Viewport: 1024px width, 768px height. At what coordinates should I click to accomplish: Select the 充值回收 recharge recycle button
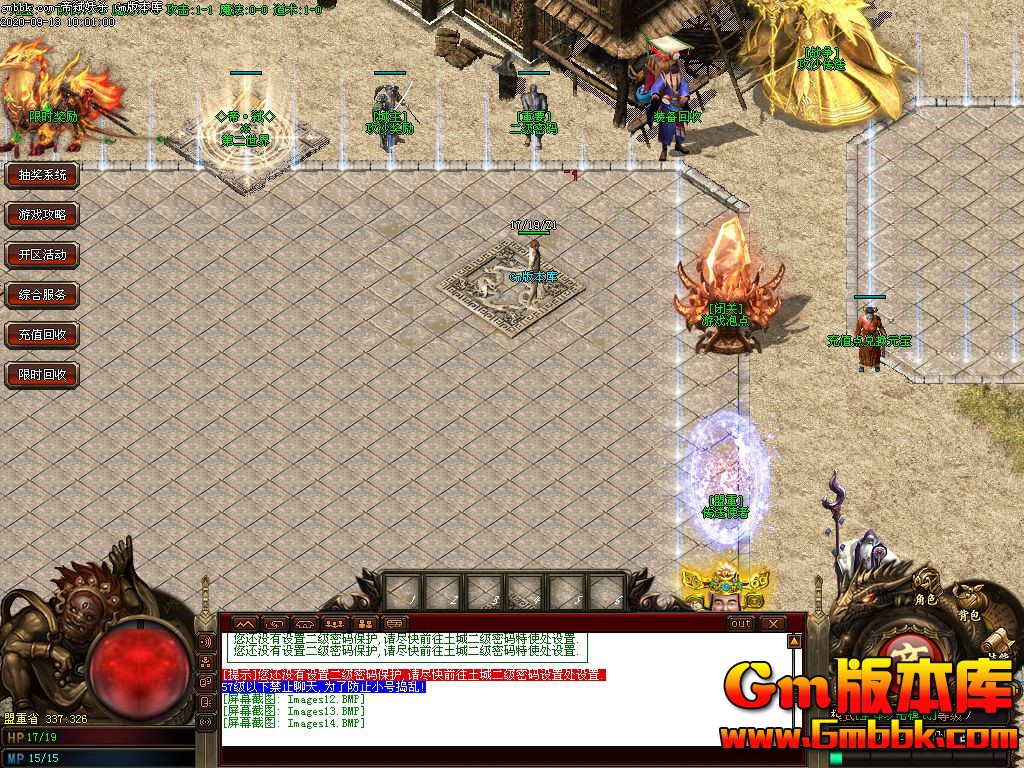click(42, 335)
